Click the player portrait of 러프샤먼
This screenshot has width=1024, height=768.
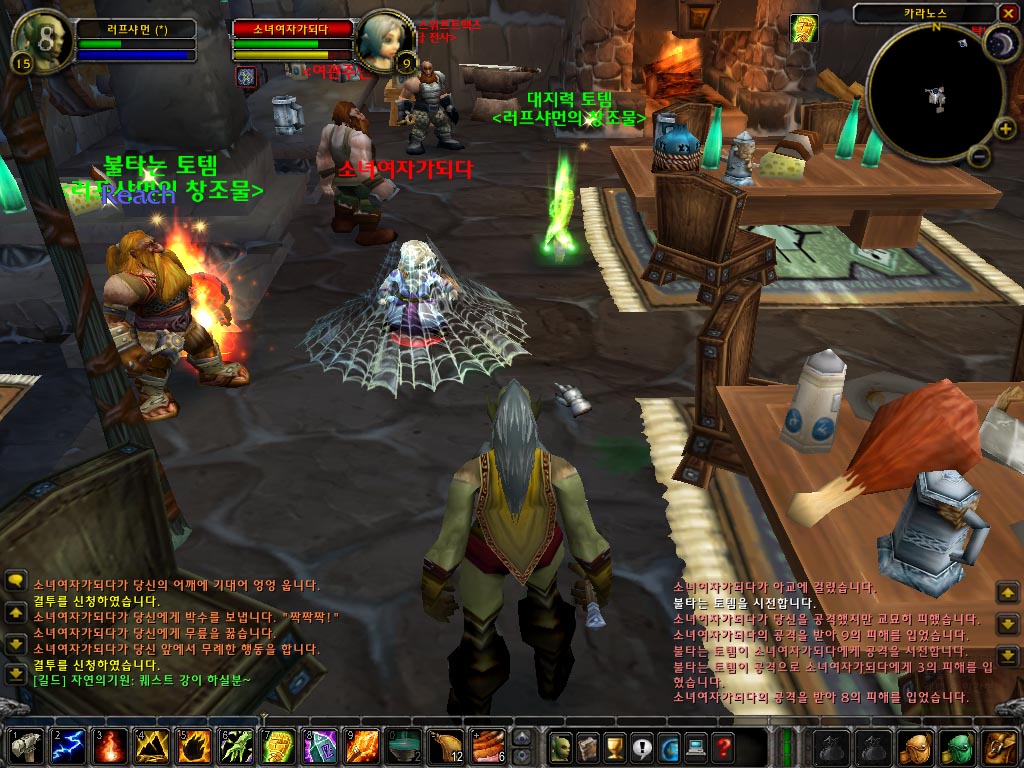[40, 40]
